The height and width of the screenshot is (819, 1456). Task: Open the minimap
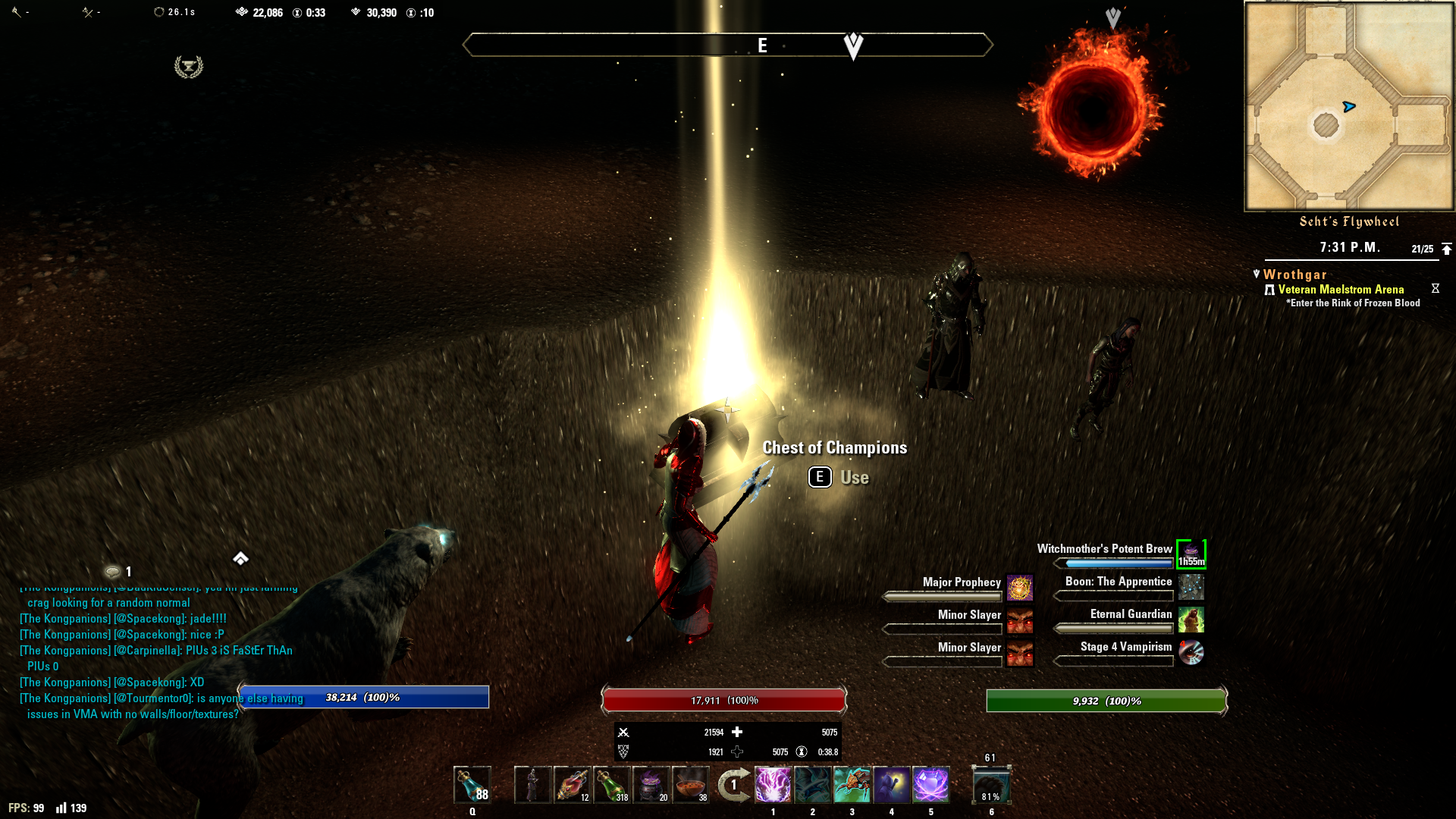click(x=1349, y=106)
